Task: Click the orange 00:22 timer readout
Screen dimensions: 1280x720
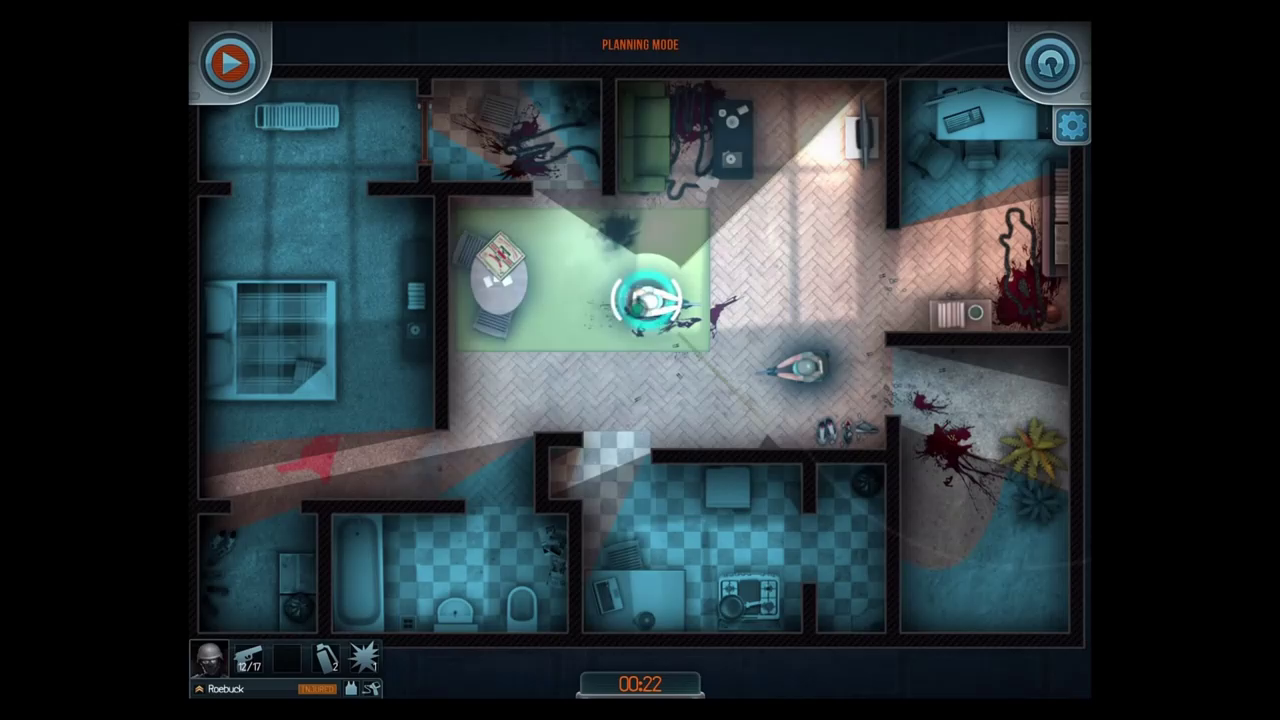Action: [639, 684]
